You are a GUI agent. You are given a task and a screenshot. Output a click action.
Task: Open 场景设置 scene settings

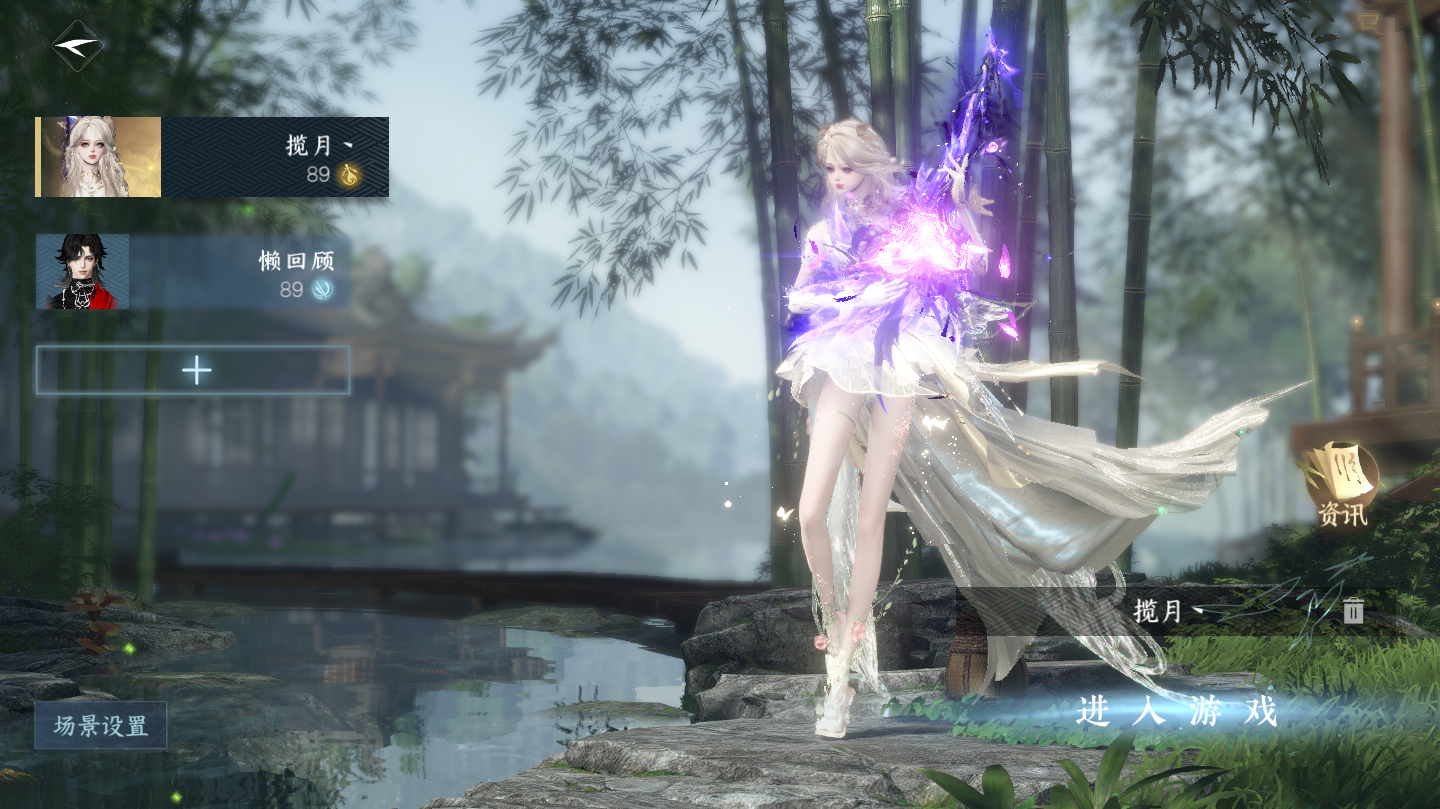101,726
